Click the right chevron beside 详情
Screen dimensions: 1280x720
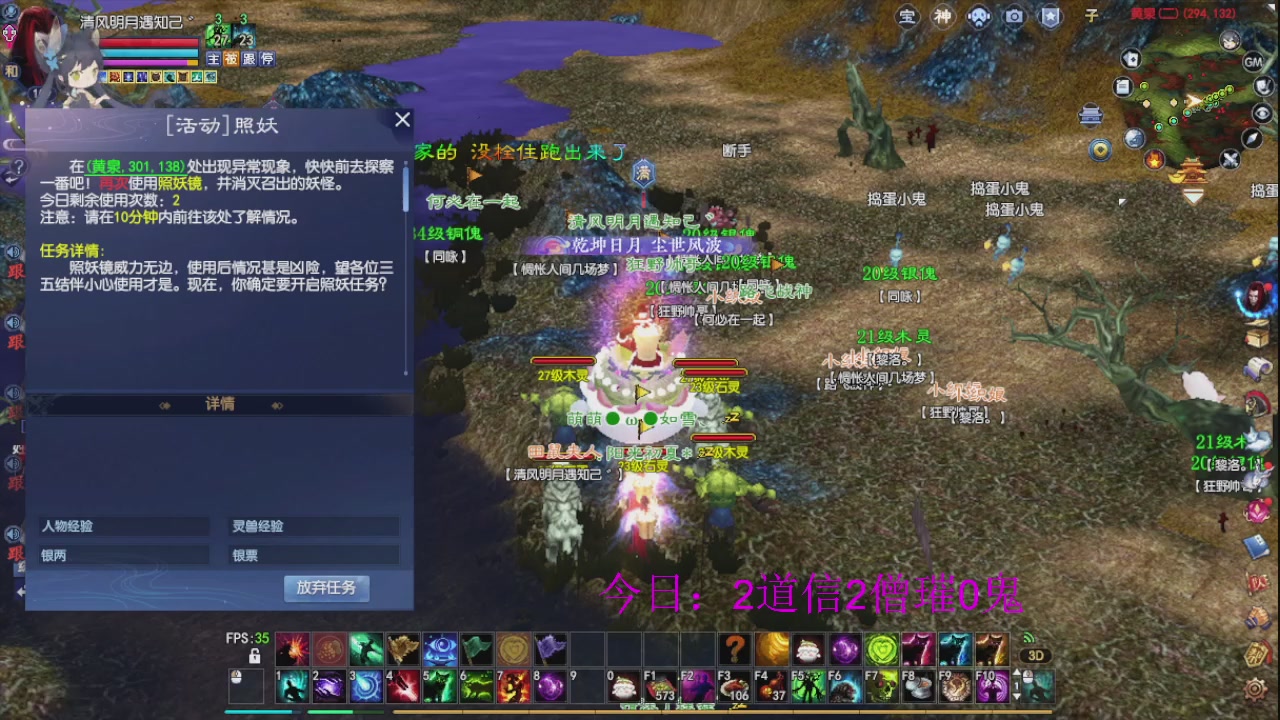[277, 404]
